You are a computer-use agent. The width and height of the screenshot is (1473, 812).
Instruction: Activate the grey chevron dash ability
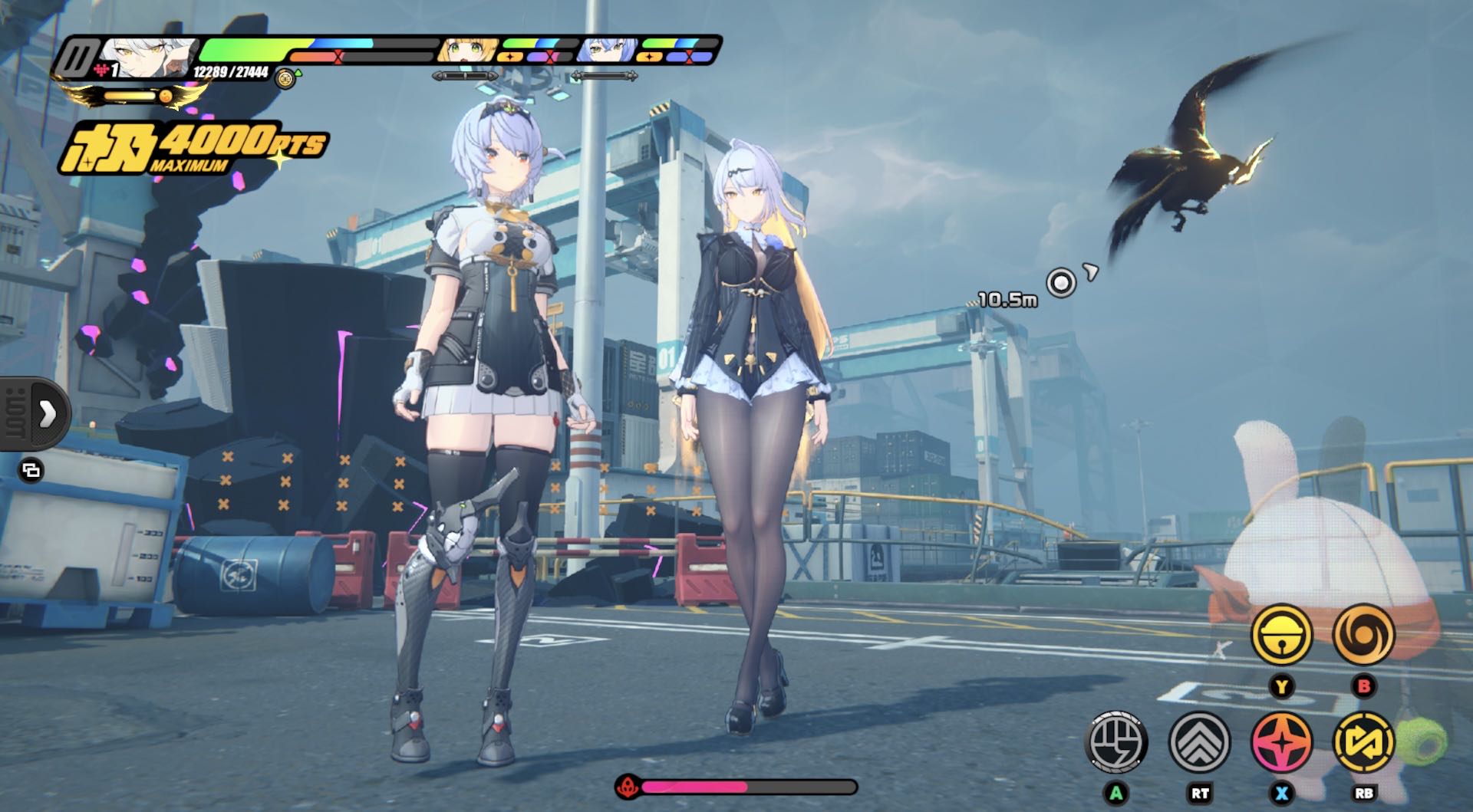coord(1199,741)
